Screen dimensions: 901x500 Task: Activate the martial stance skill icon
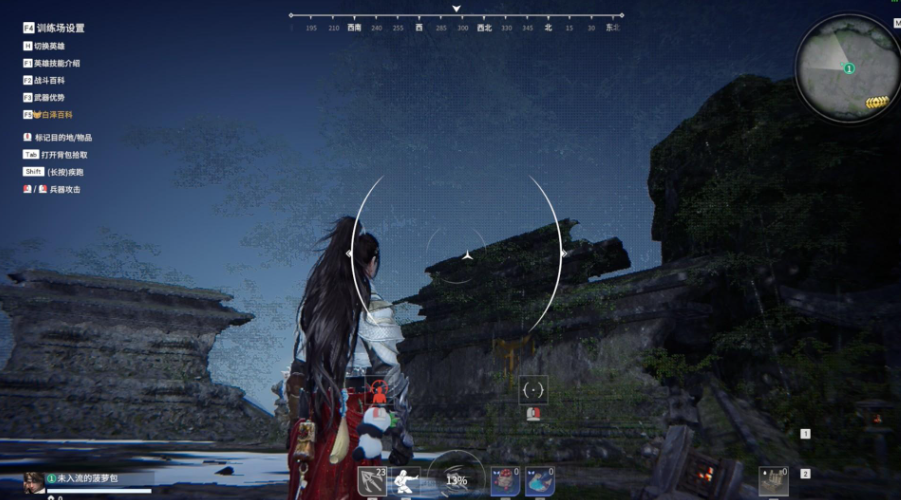point(404,481)
